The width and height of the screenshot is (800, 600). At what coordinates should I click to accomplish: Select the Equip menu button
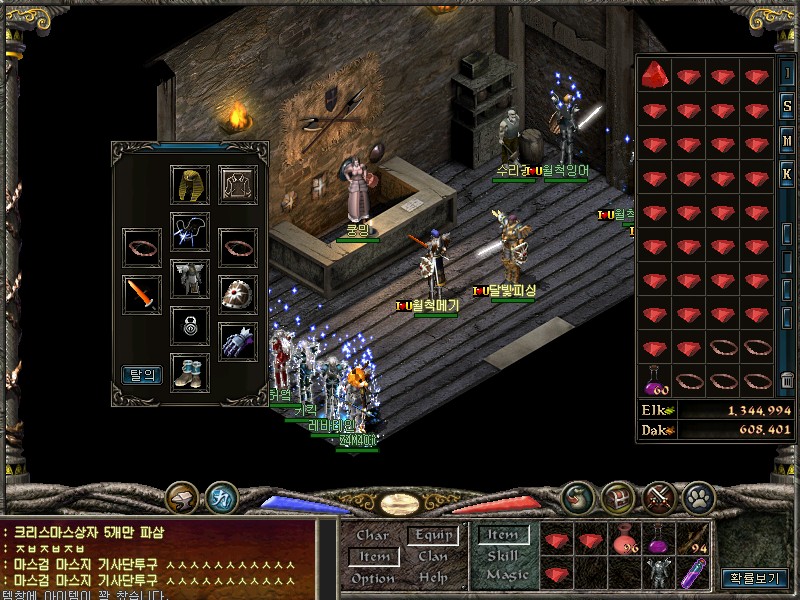[433, 536]
